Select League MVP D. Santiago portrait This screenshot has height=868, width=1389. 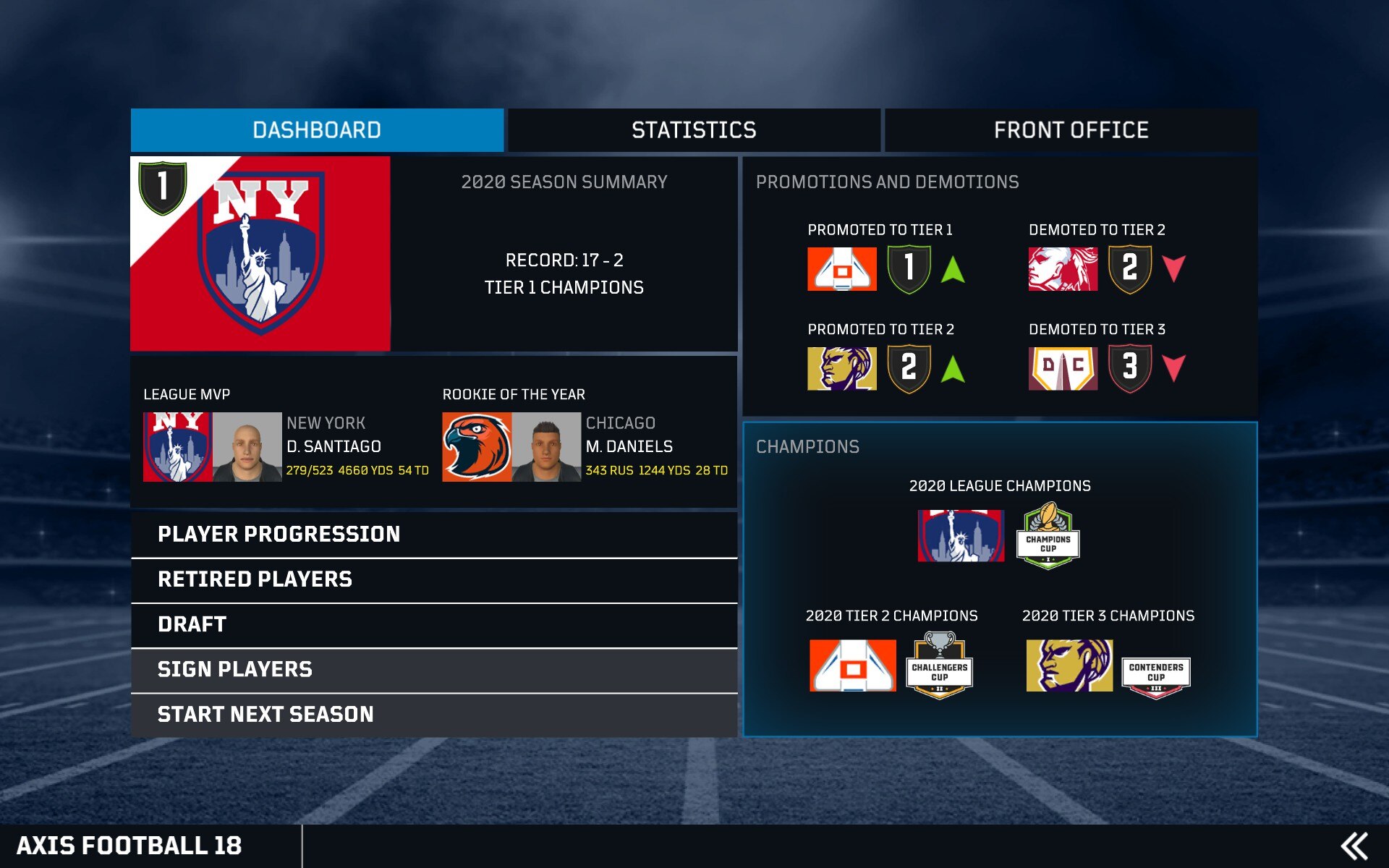coord(247,447)
